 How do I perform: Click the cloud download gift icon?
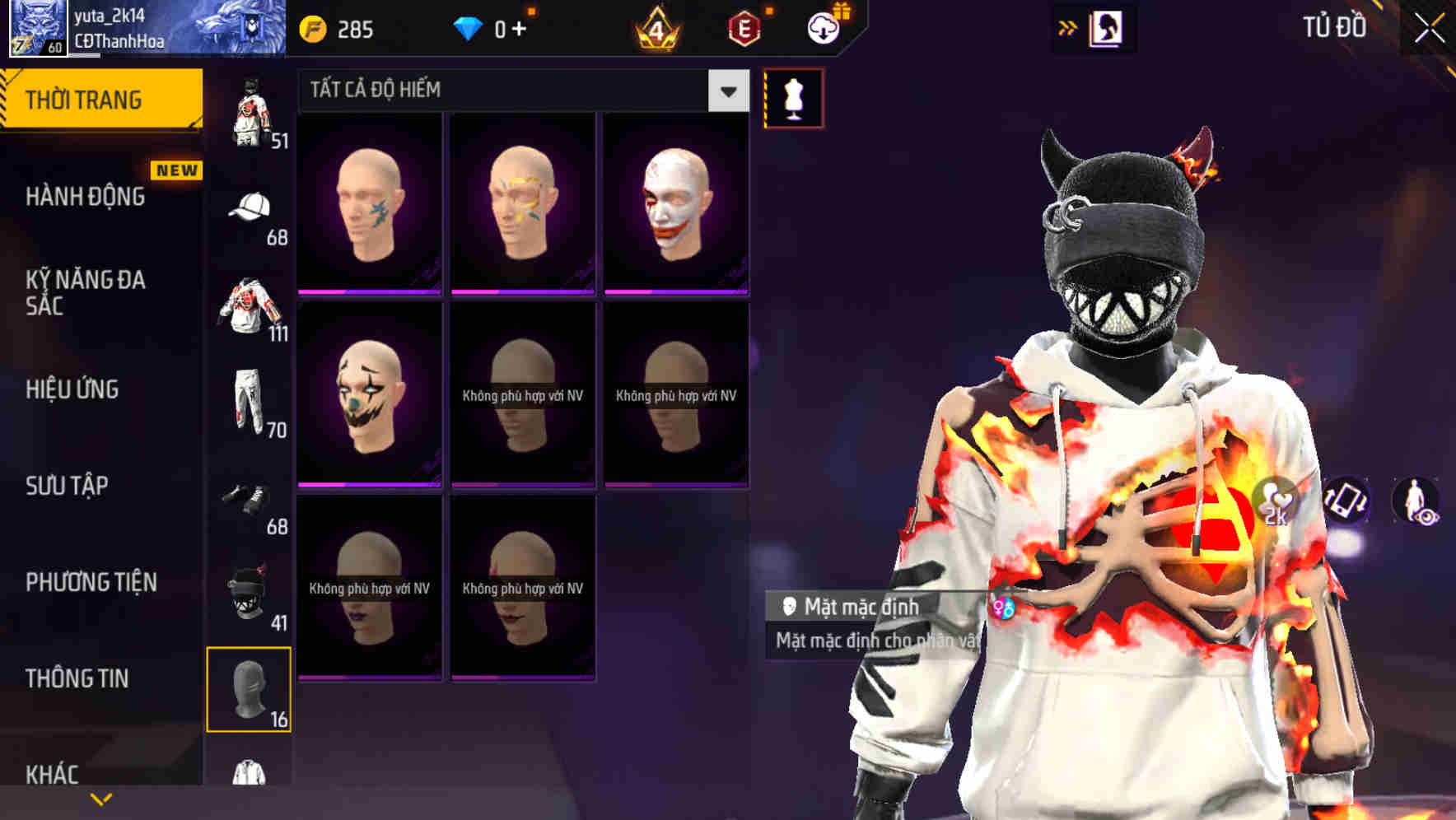pyautogui.click(x=823, y=26)
